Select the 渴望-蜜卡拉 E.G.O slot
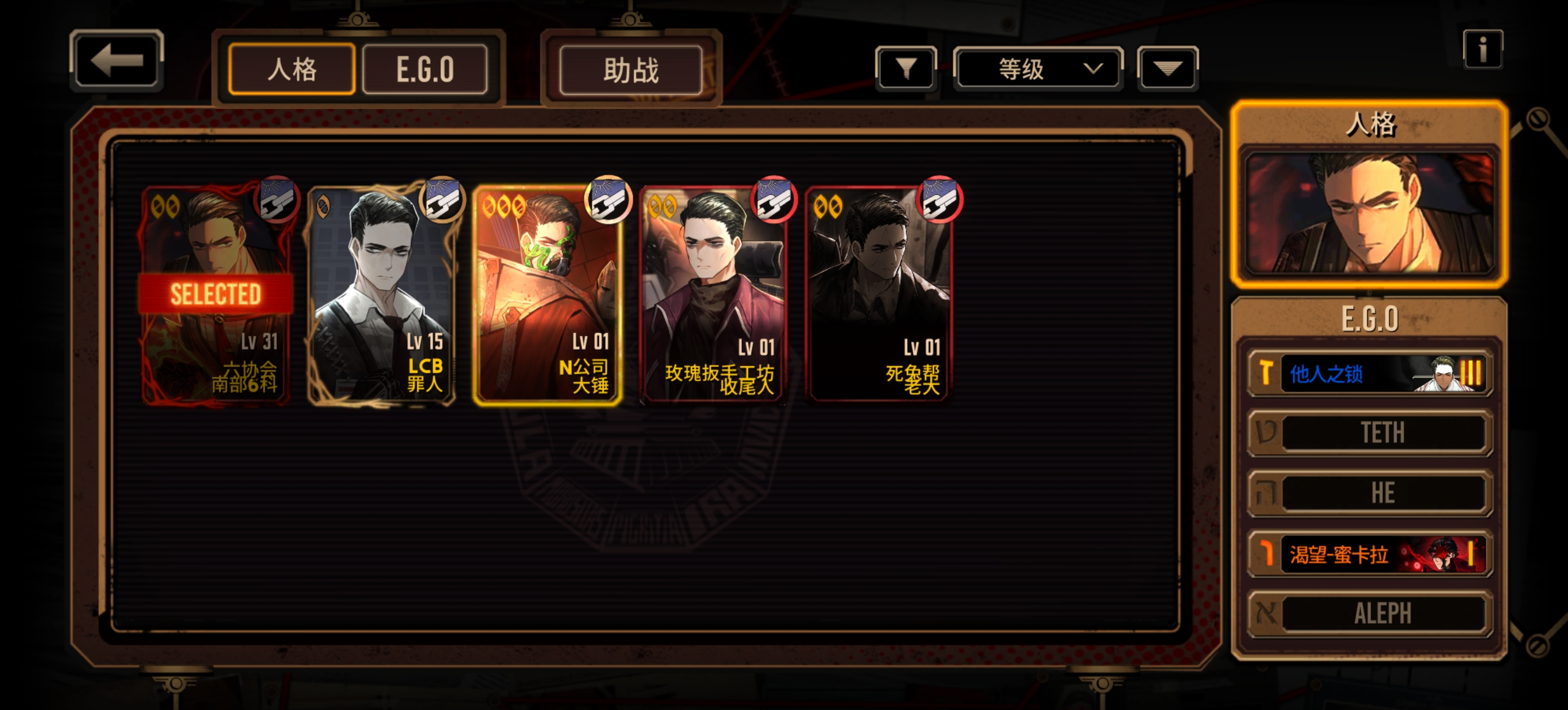 click(x=1369, y=554)
